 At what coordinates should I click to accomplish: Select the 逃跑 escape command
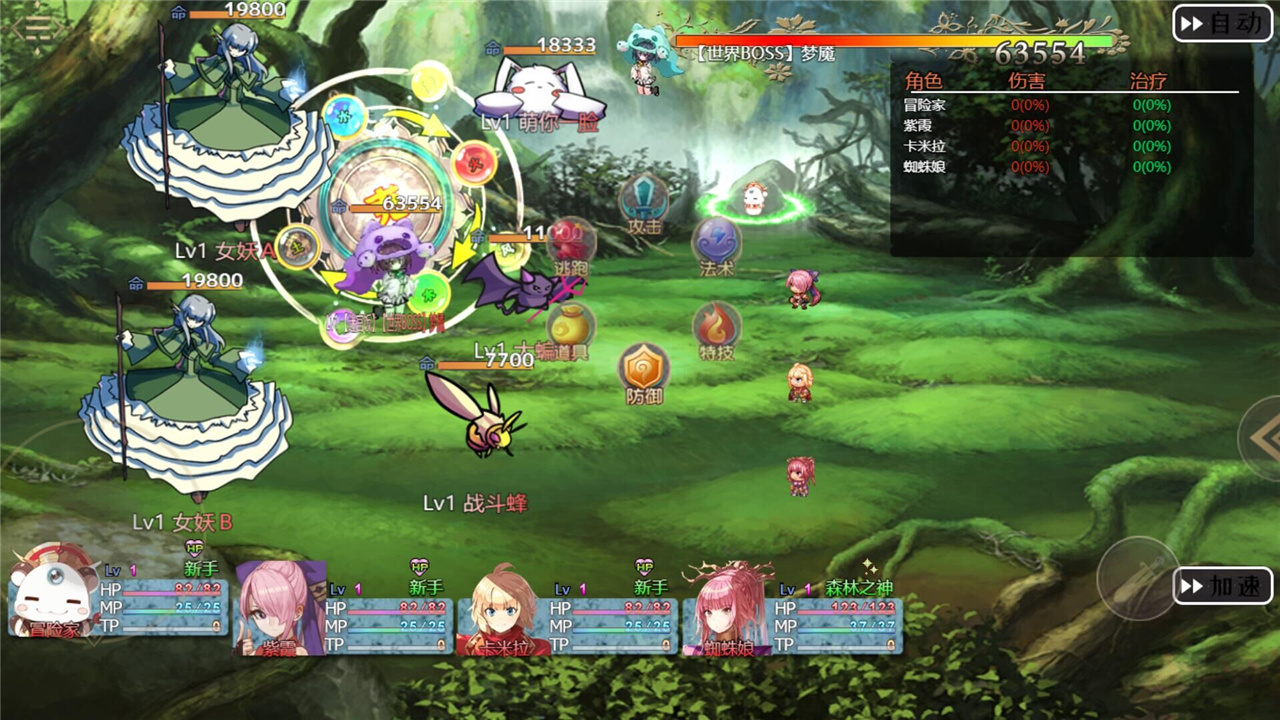point(571,246)
